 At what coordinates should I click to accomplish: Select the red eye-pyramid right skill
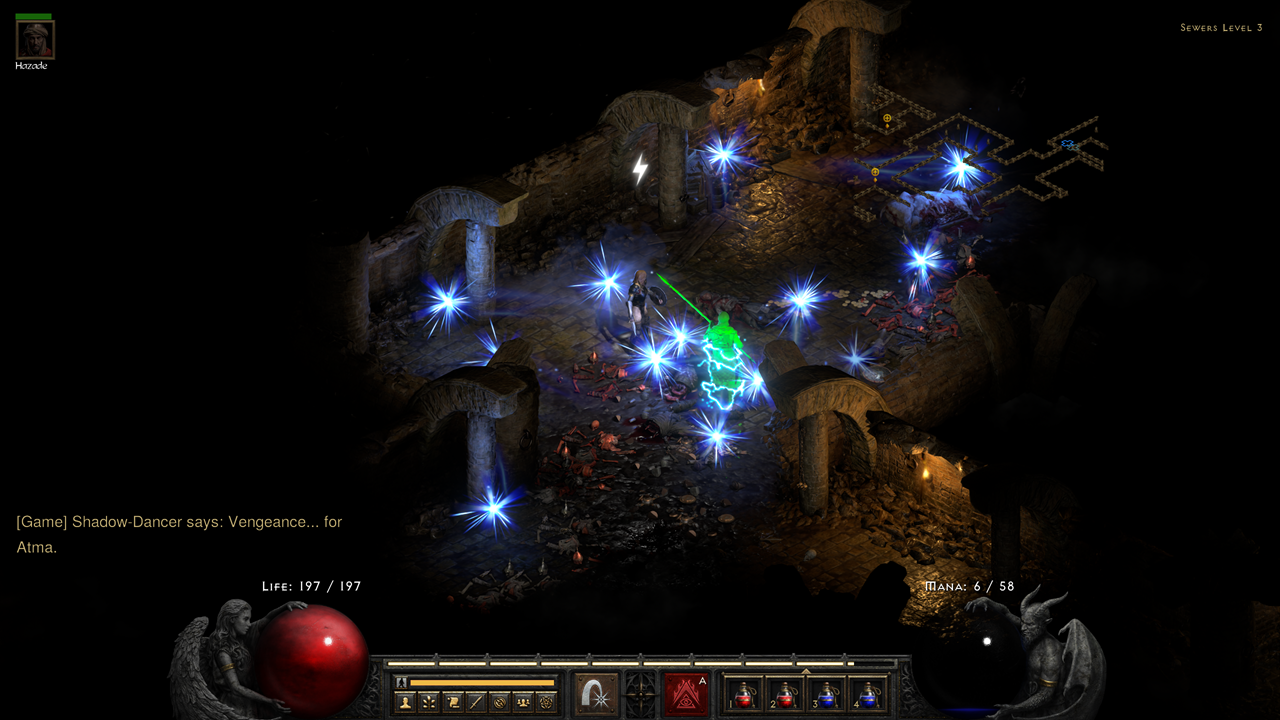pyautogui.click(x=686, y=694)
